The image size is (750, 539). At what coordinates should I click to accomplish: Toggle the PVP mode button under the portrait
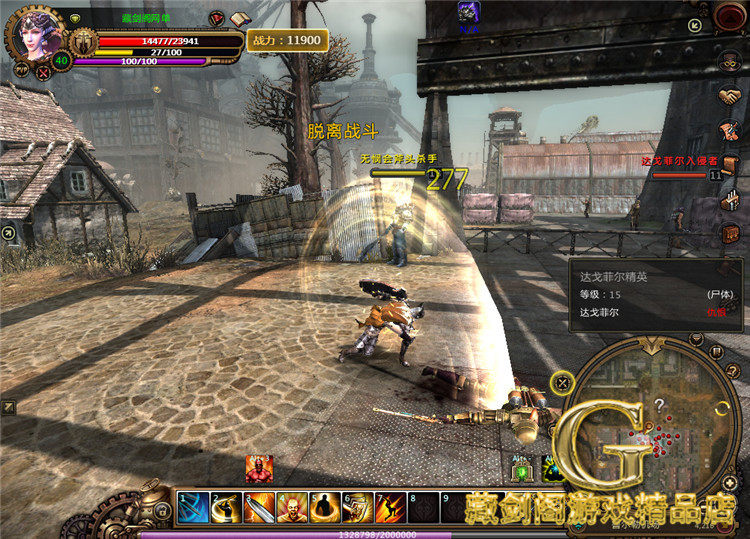tap(22, 69)
